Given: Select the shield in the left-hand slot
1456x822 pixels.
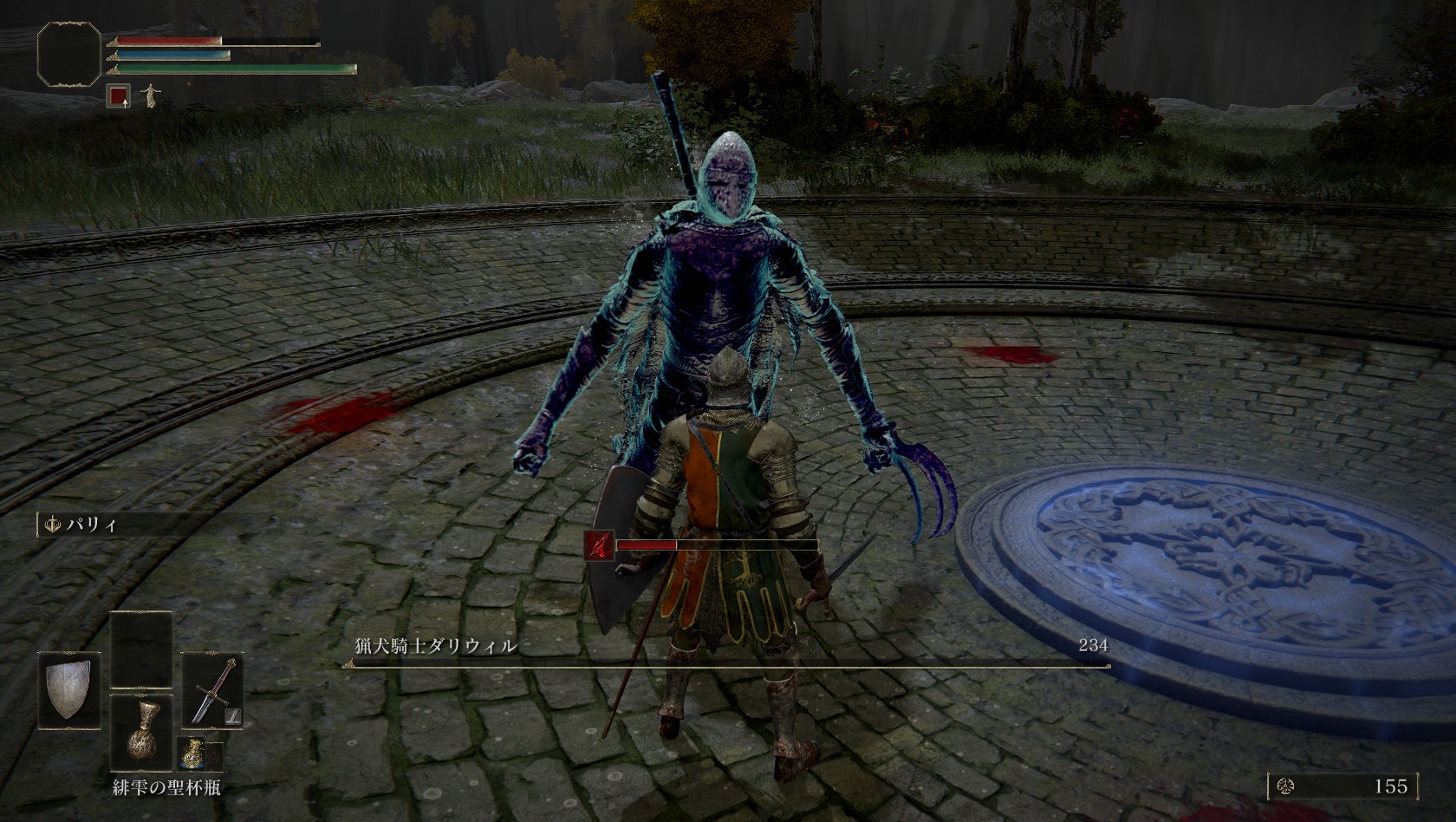Looking at the screenshot, I should click(69, 690).
